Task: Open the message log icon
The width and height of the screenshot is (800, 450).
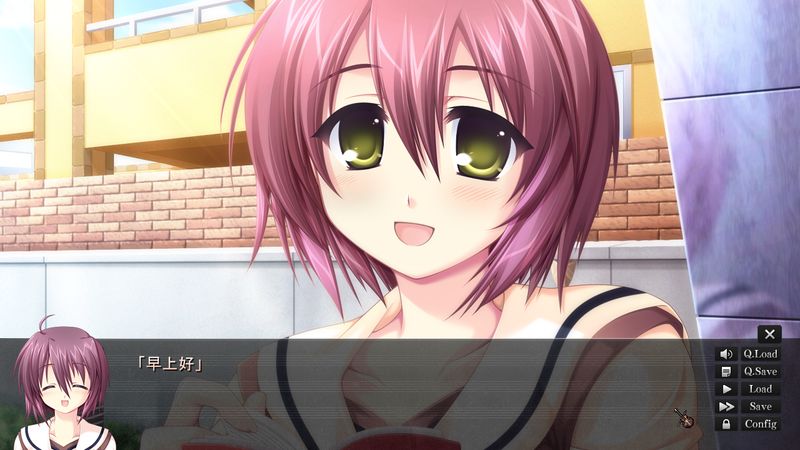Action: pyautogui.click(x=726, y=371)
